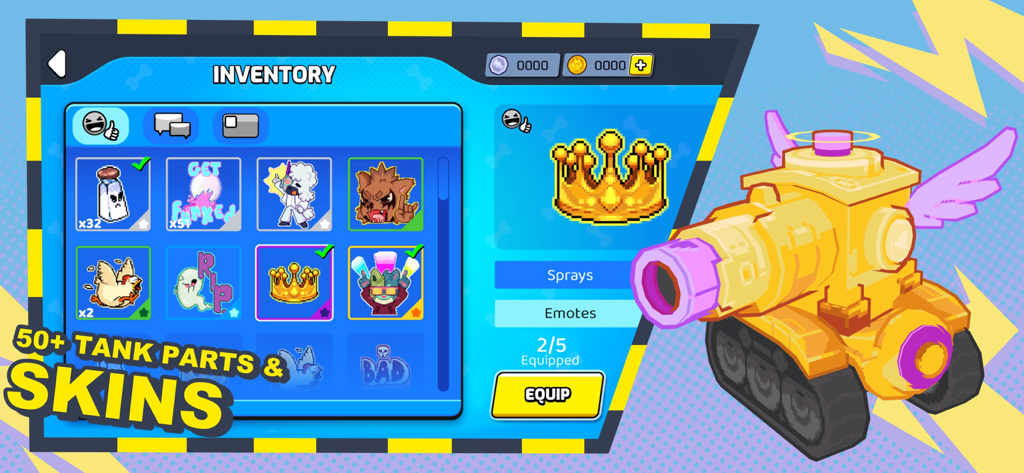1024x473 pixels.
Task: Choose the 'Get Fukked' spray item
Action: 203,194
